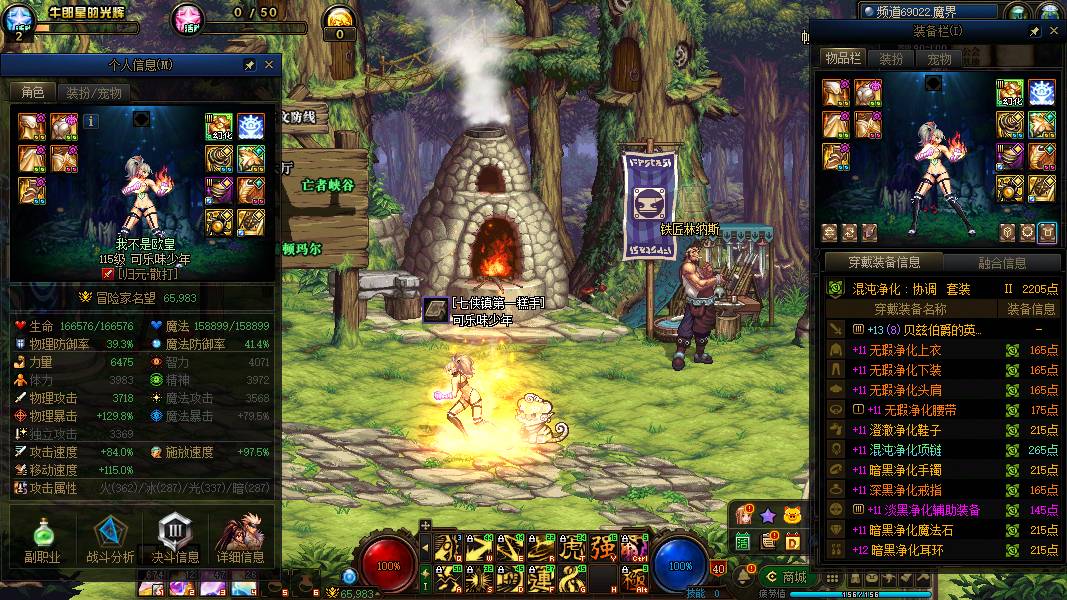Select the 装扮 tab in equipment window
This screenshot has width=1067, height=600.
click(891, 59)
